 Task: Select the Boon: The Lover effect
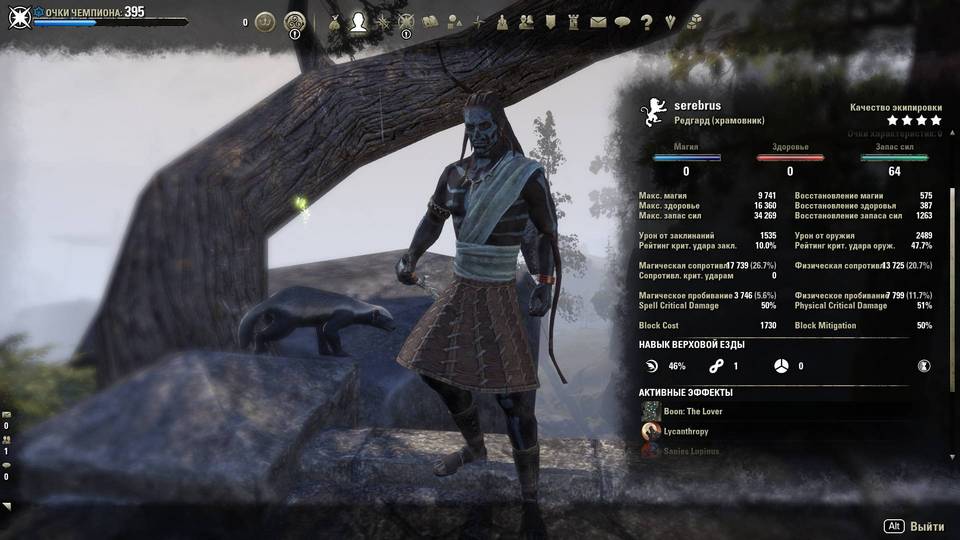[x=692, y=411]
